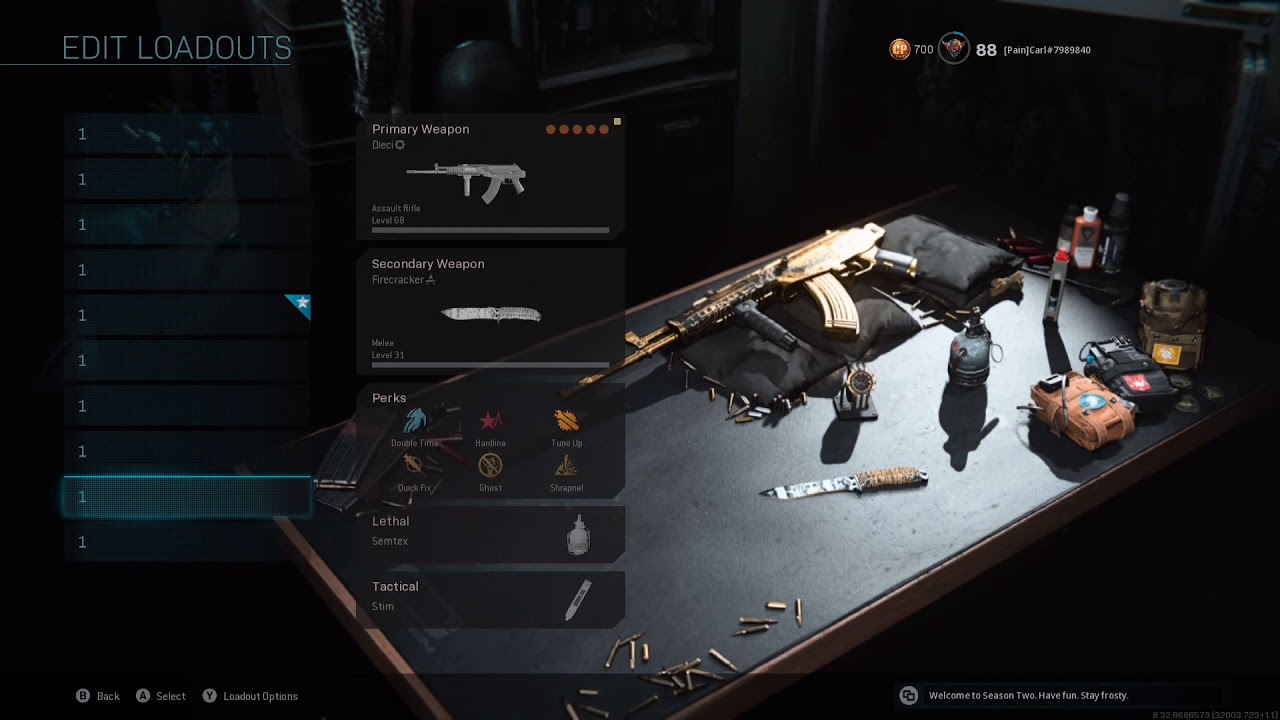Viewport: 1280px width, 720px height.
Task: Open the COD Points balance icon
Action: pos(900,49)
